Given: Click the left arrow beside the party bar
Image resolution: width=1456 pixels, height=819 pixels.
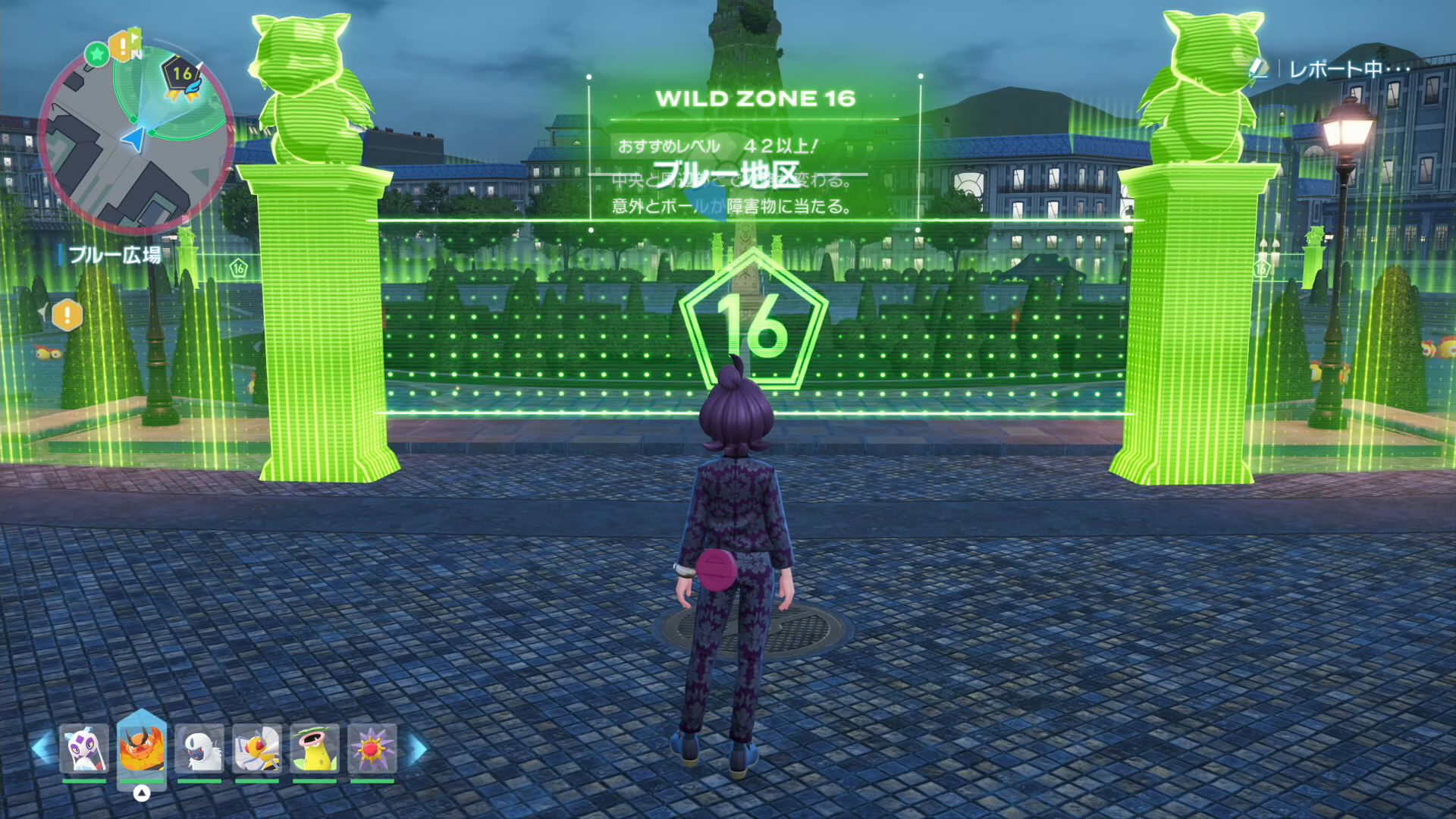Looking at the screenshot, I should click(x=42, y=747).
